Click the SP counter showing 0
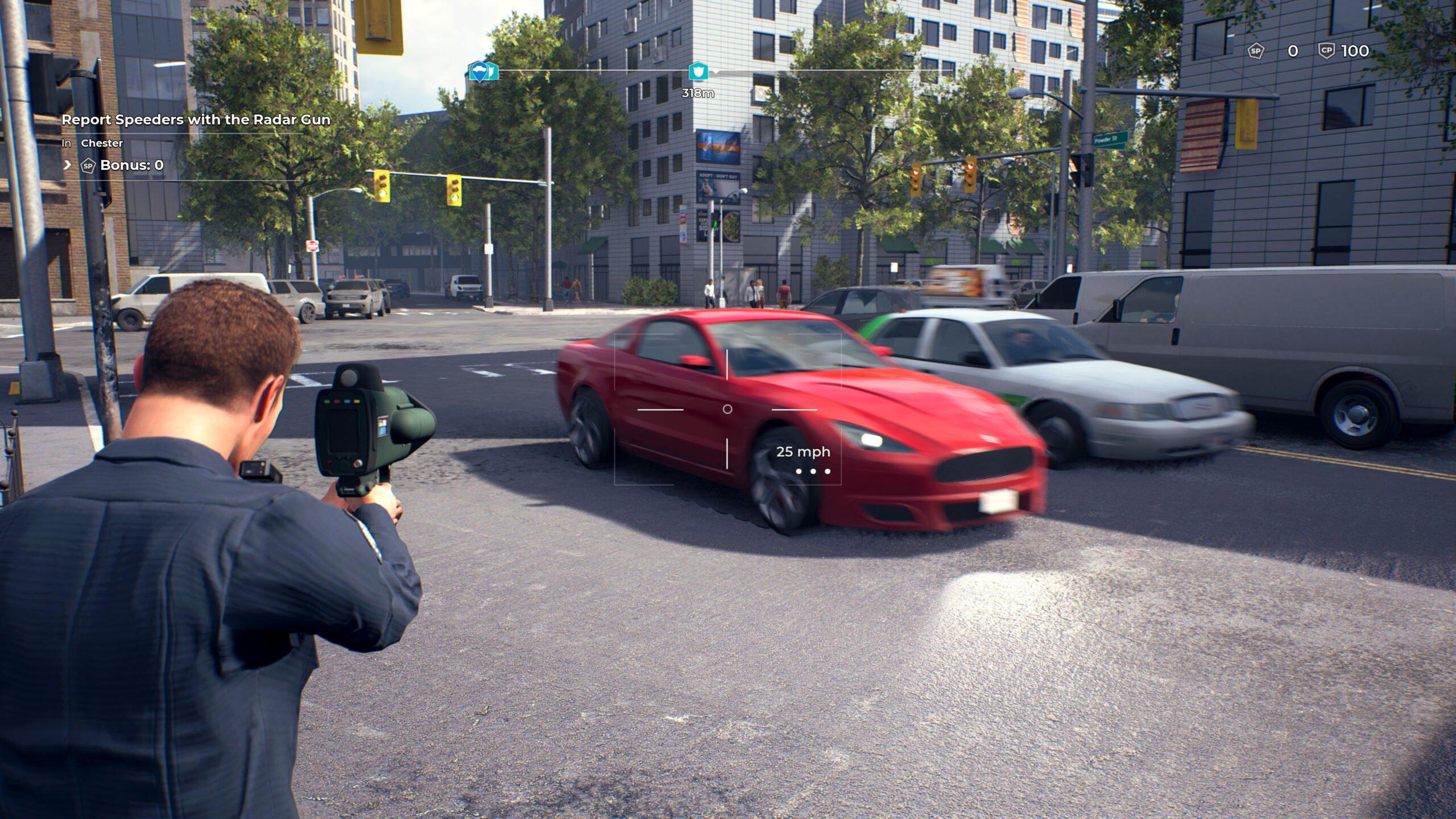 (x=1293, y=51)
